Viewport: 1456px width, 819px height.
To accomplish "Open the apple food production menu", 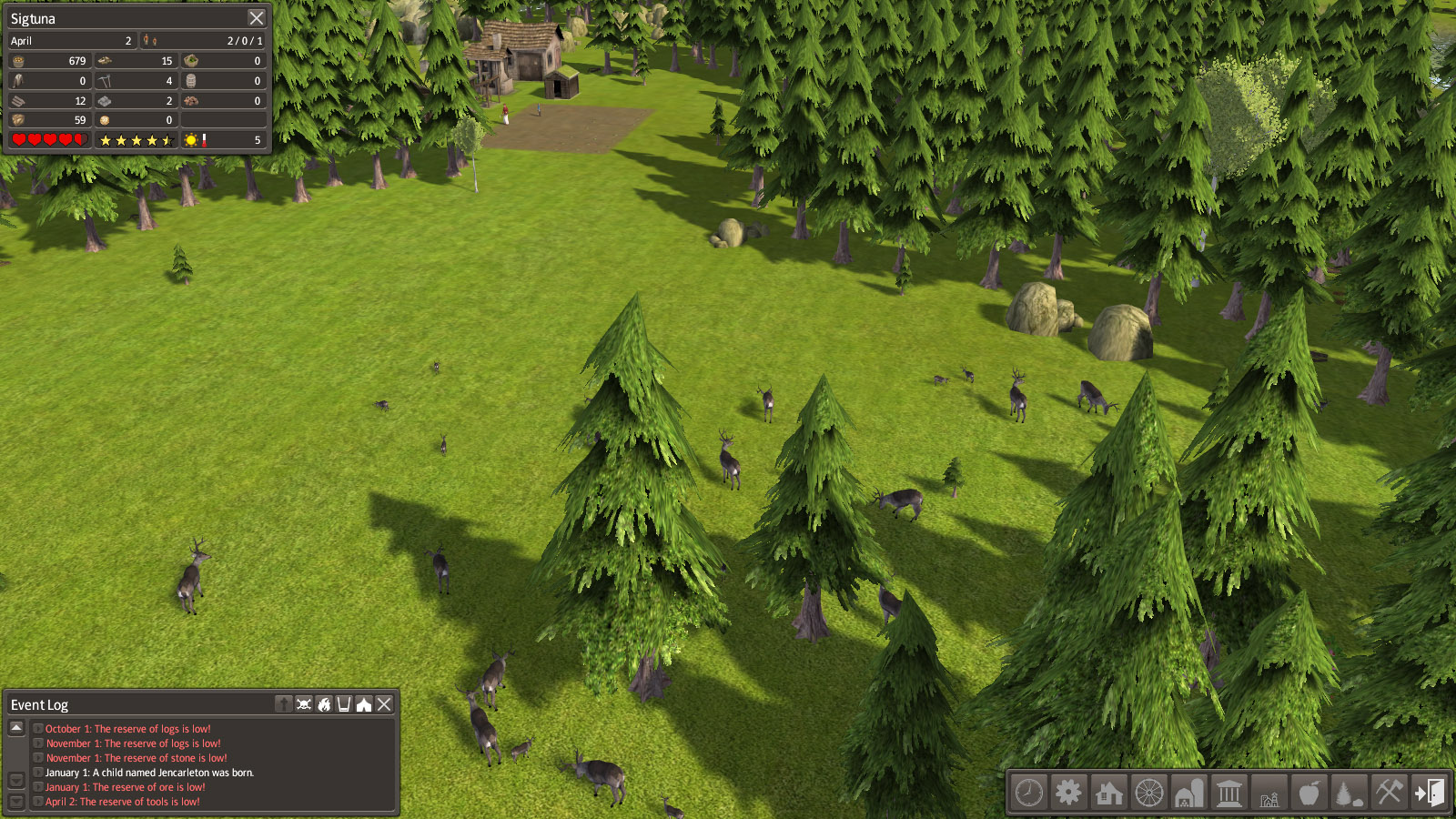I will tap(1309, 793).
